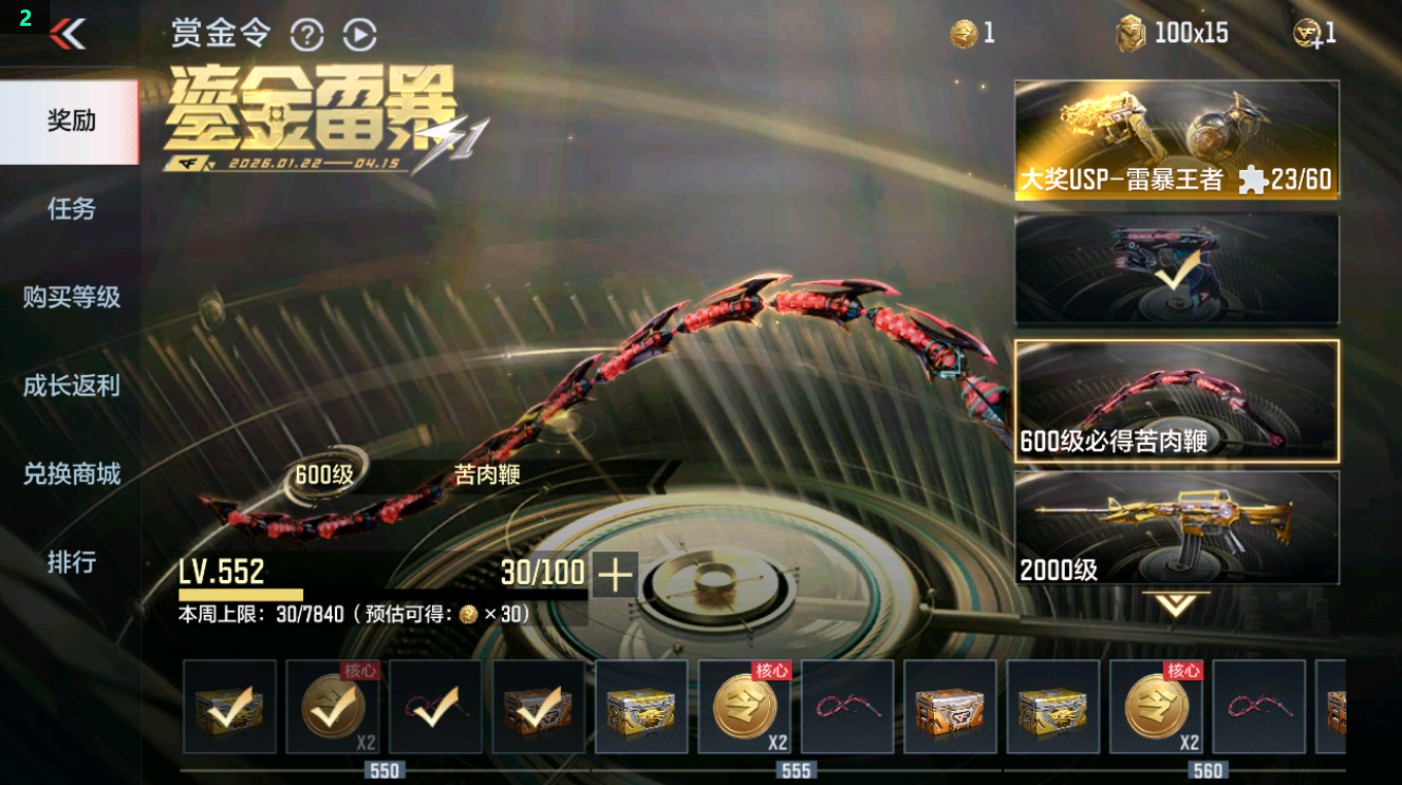Click the gold coin currency icon at top
Viewport: 1402px width, 785px height.
(962, 32)
